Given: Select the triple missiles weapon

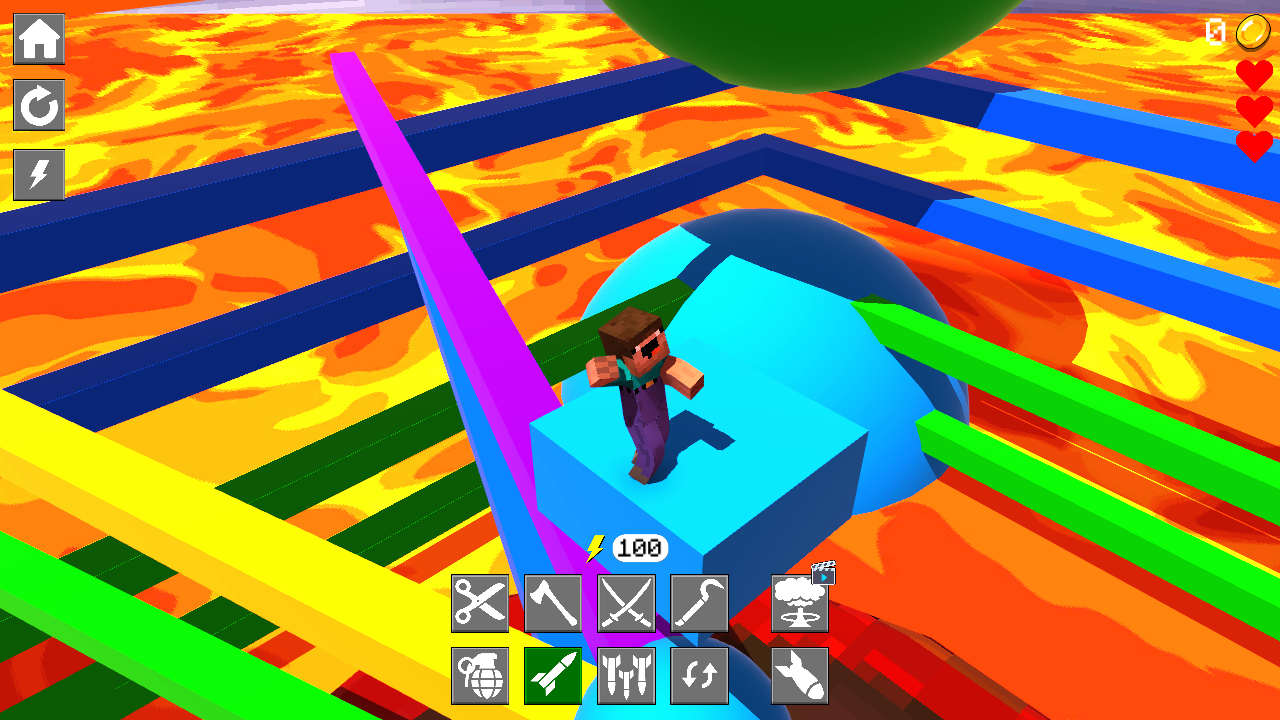Looking at the screenshot, I should click(x=626, y=676).
